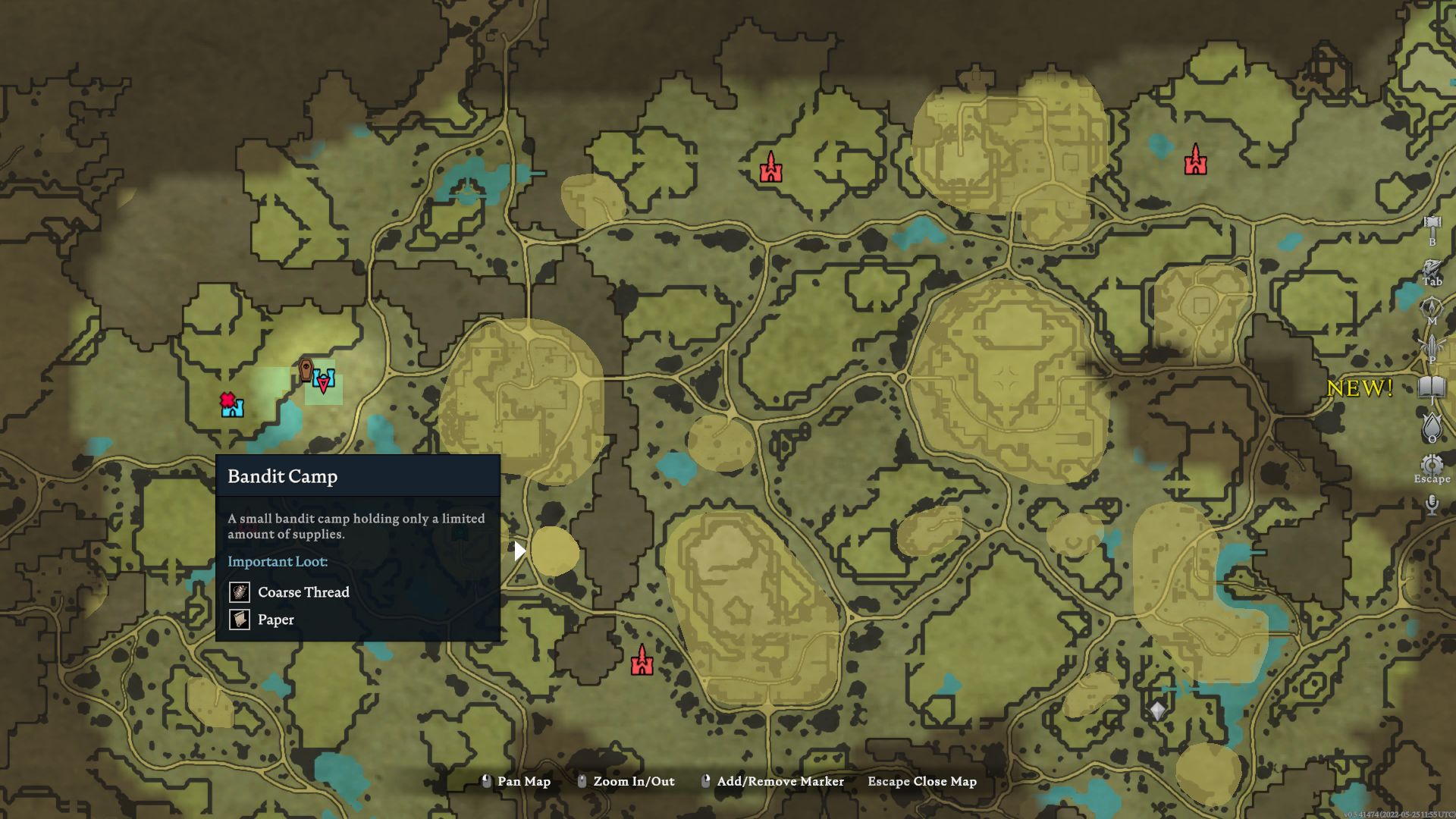The image size is (1456, 819).
Task: Open settings via the Escape gear icon
Action: click(x=1432, y=463)
